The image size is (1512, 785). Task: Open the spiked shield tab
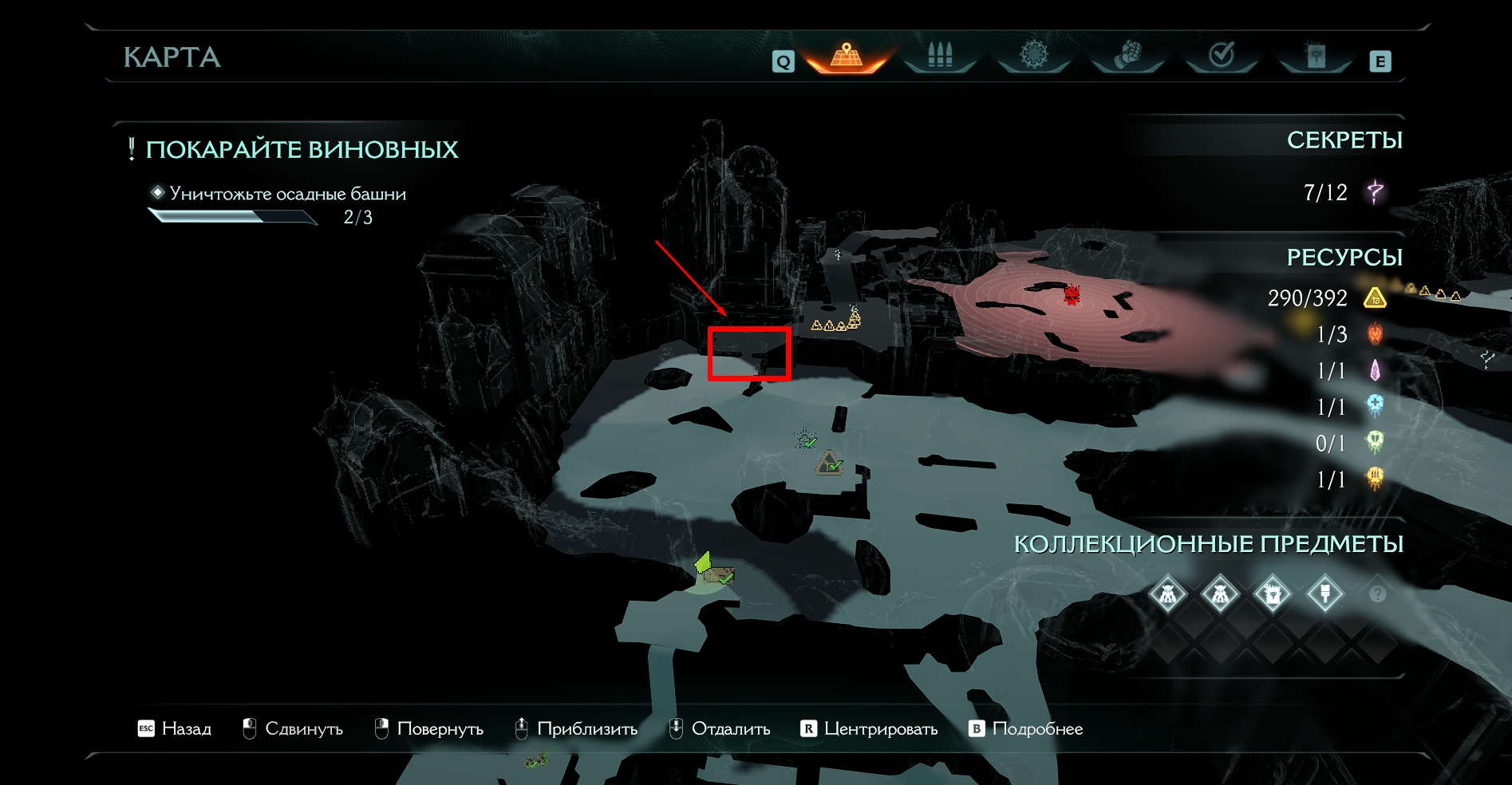click(x=1034, y=56)
